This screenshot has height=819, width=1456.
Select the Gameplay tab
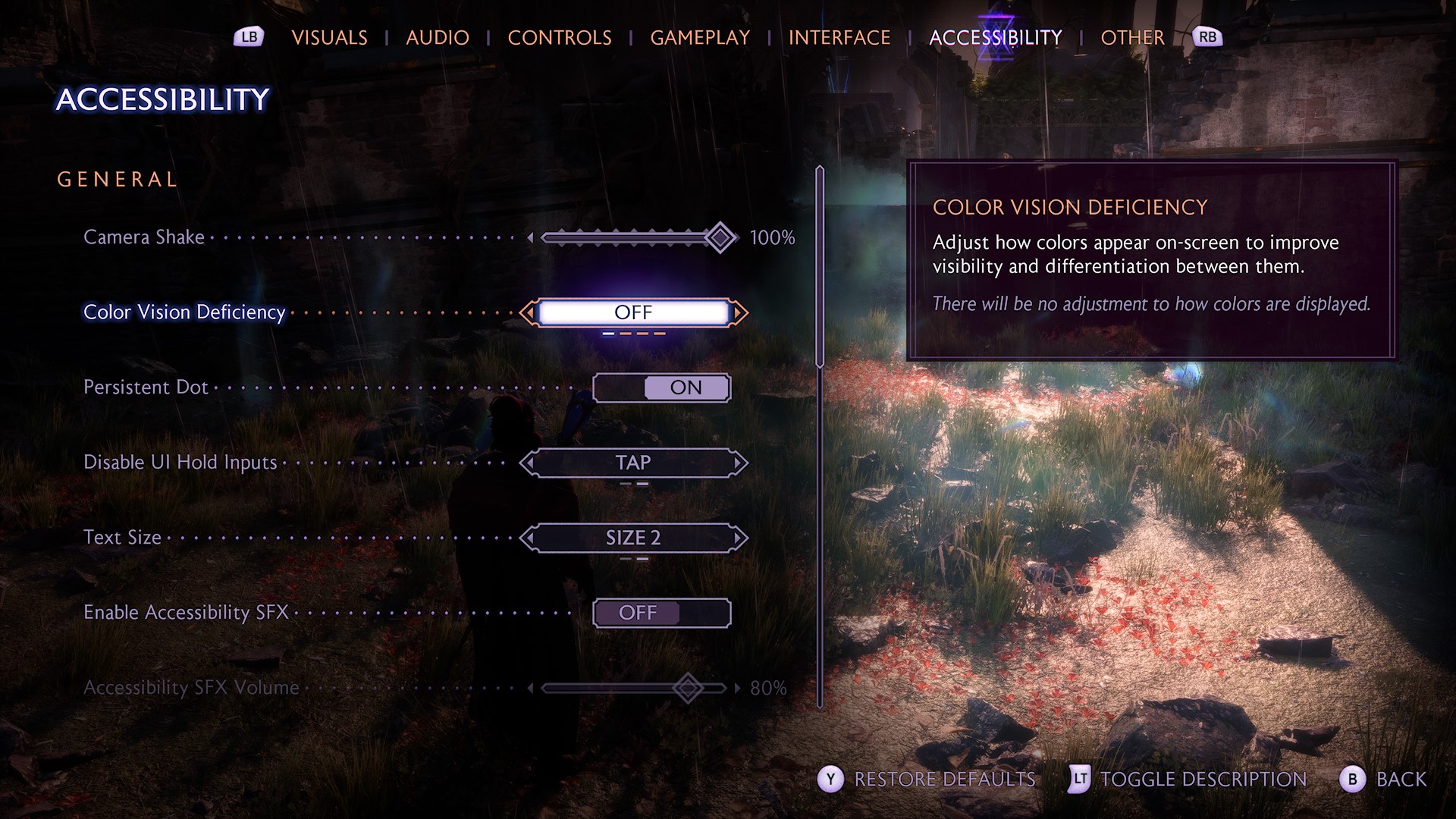pyautogui.click(x=699, y=38)
